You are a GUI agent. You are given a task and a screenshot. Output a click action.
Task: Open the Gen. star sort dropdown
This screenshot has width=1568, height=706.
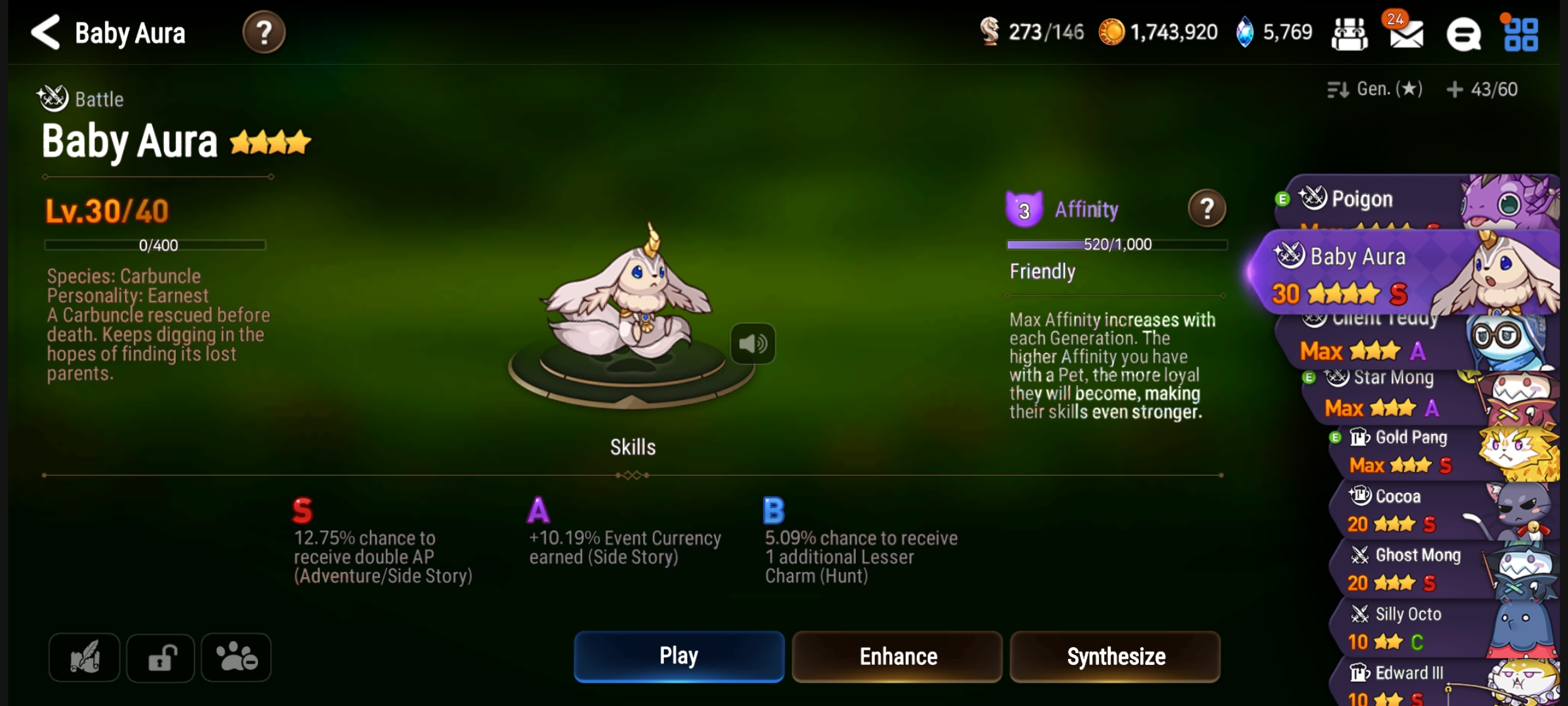click(x=1376, y=90)
